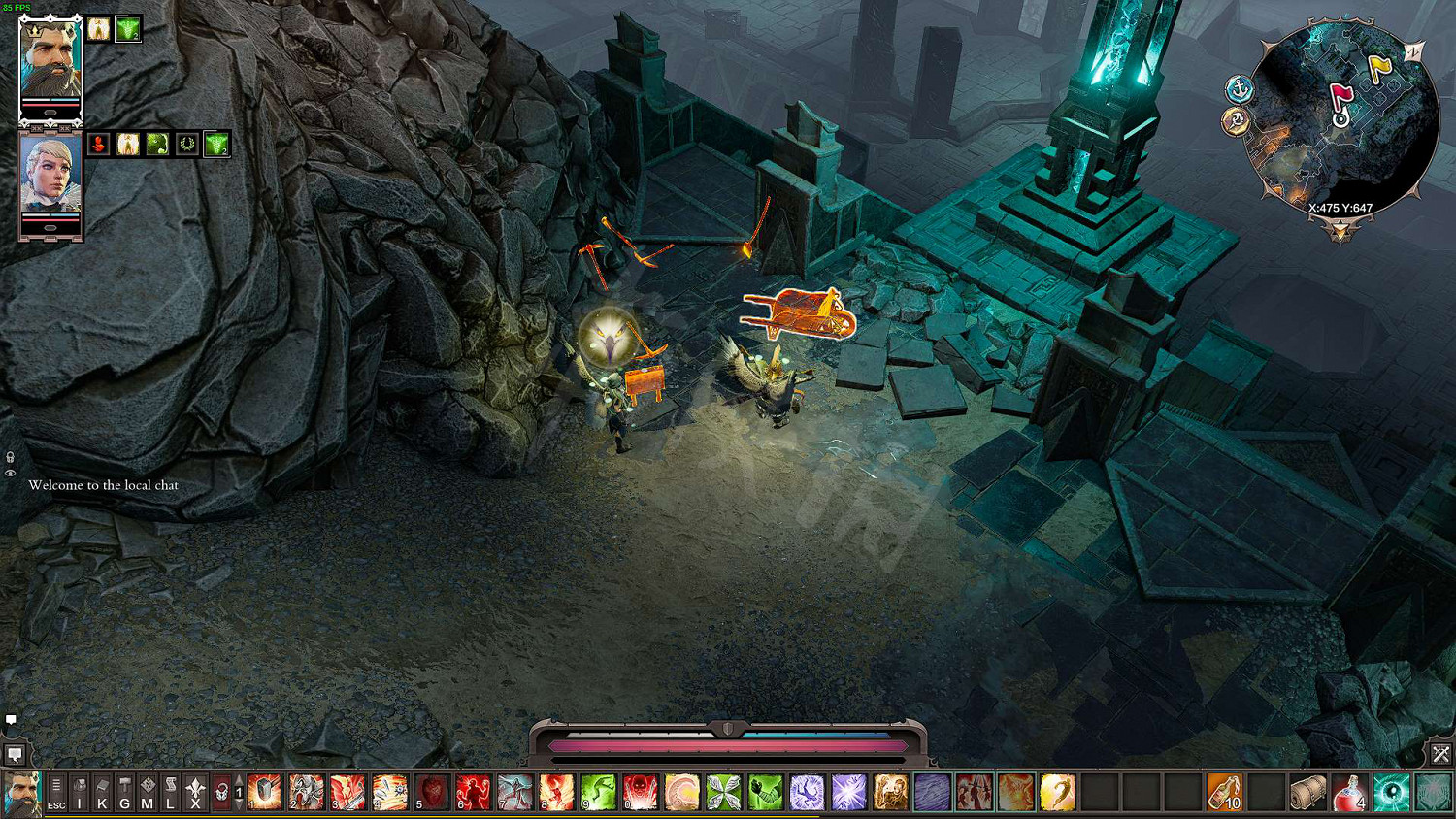This screenshot has height=819, width=1456.
Task: Open the inventory with the I button
Action: pos(80,793)
